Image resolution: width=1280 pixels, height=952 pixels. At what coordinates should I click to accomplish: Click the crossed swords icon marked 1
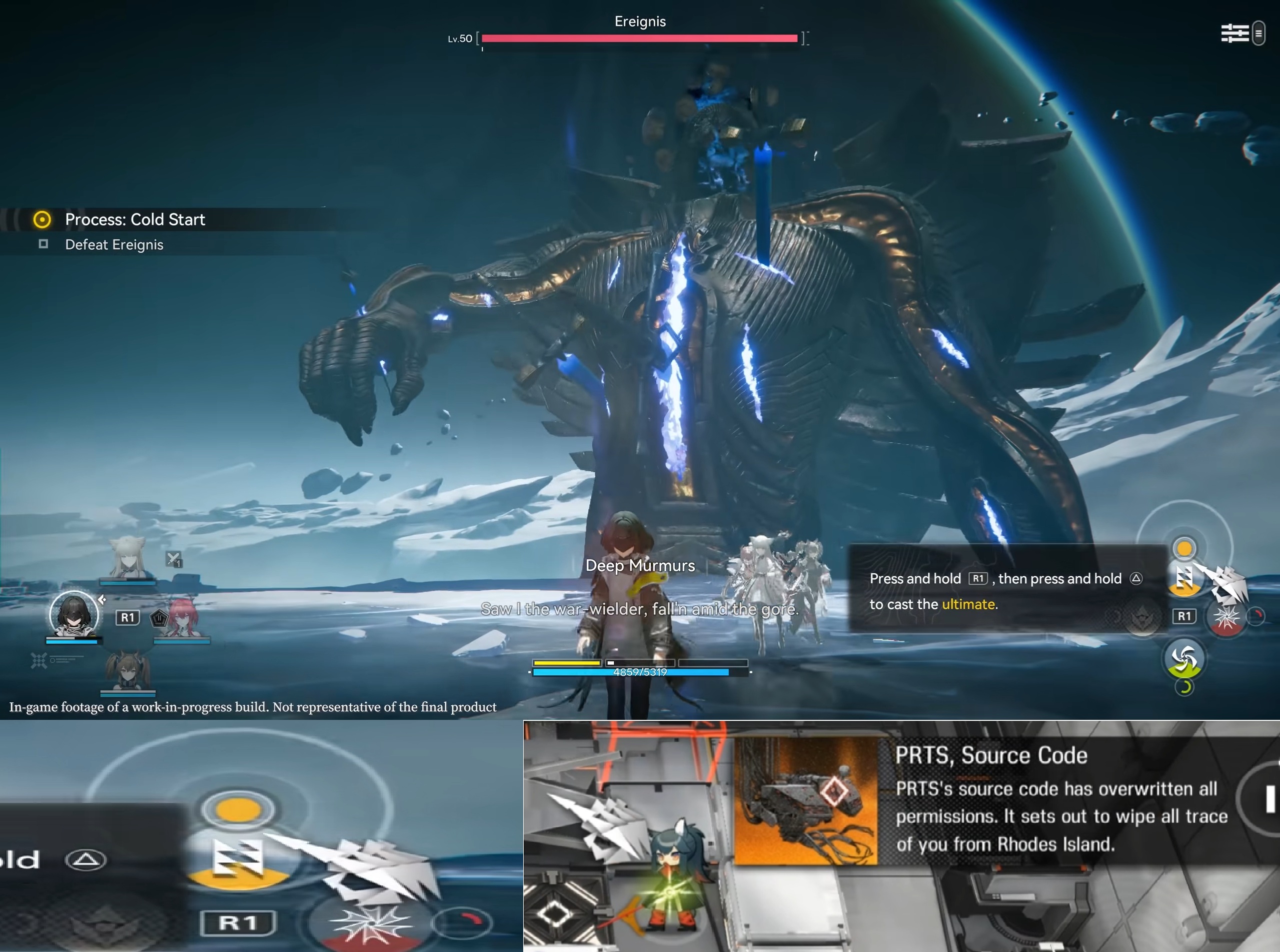[x=174, y=559]
